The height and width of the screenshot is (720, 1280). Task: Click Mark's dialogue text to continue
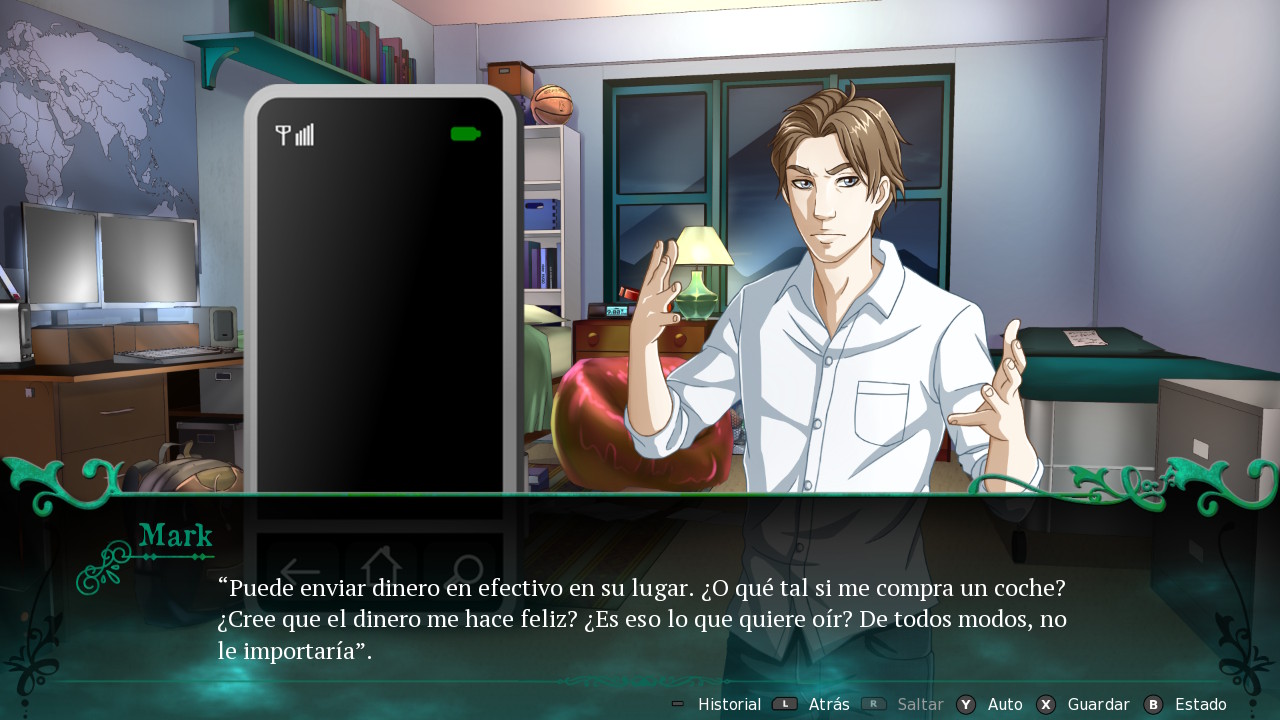pyautogui.click(x=642, y=620)
